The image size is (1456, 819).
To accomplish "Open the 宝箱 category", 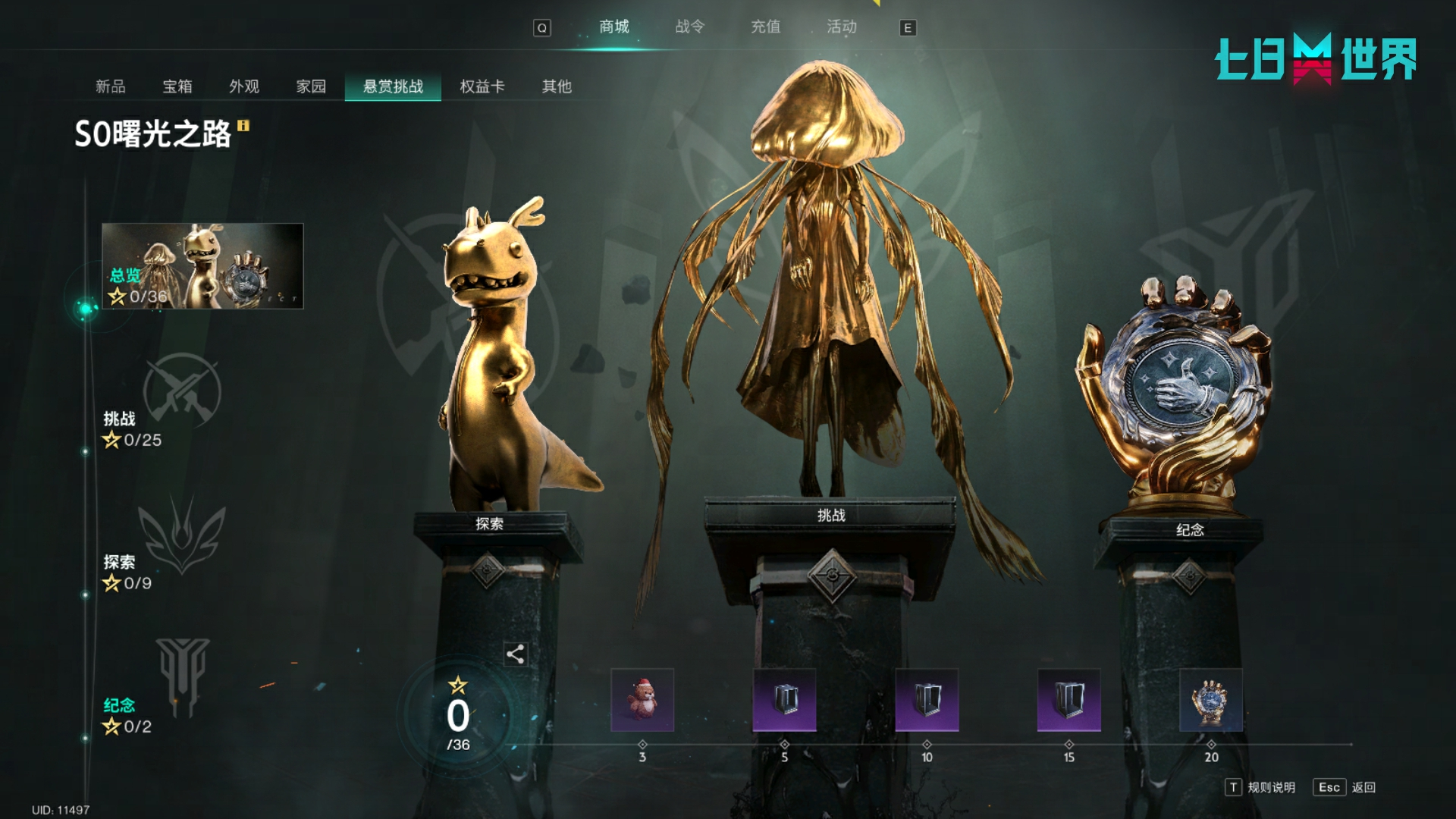I will [x=177, y=86].
